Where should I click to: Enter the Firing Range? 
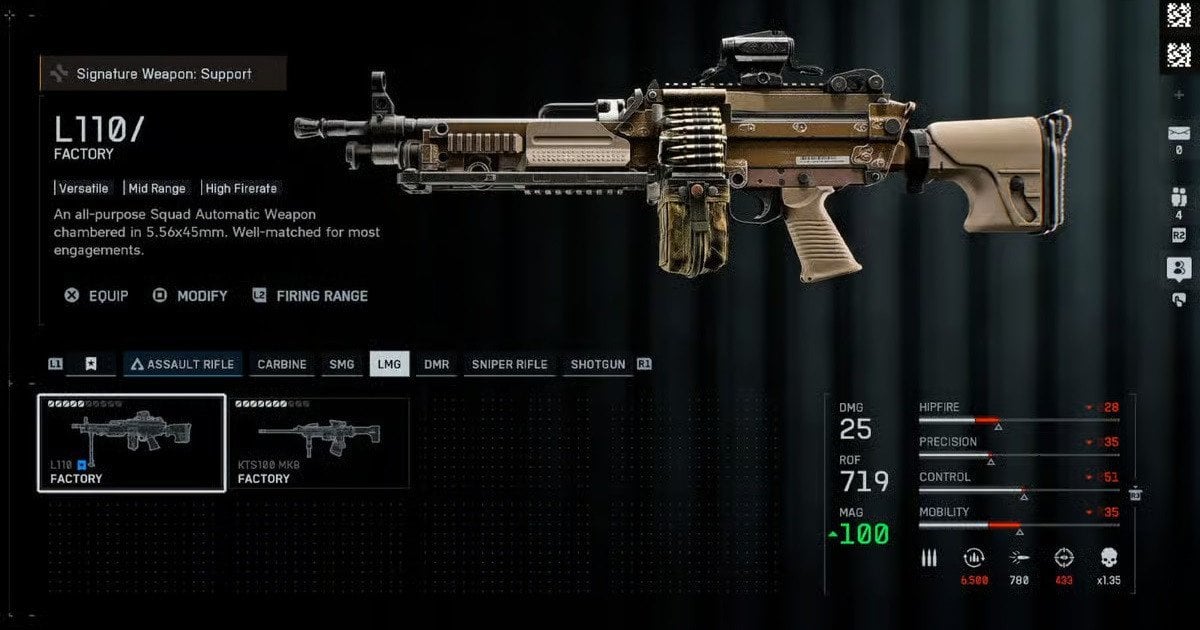[310, 296]
